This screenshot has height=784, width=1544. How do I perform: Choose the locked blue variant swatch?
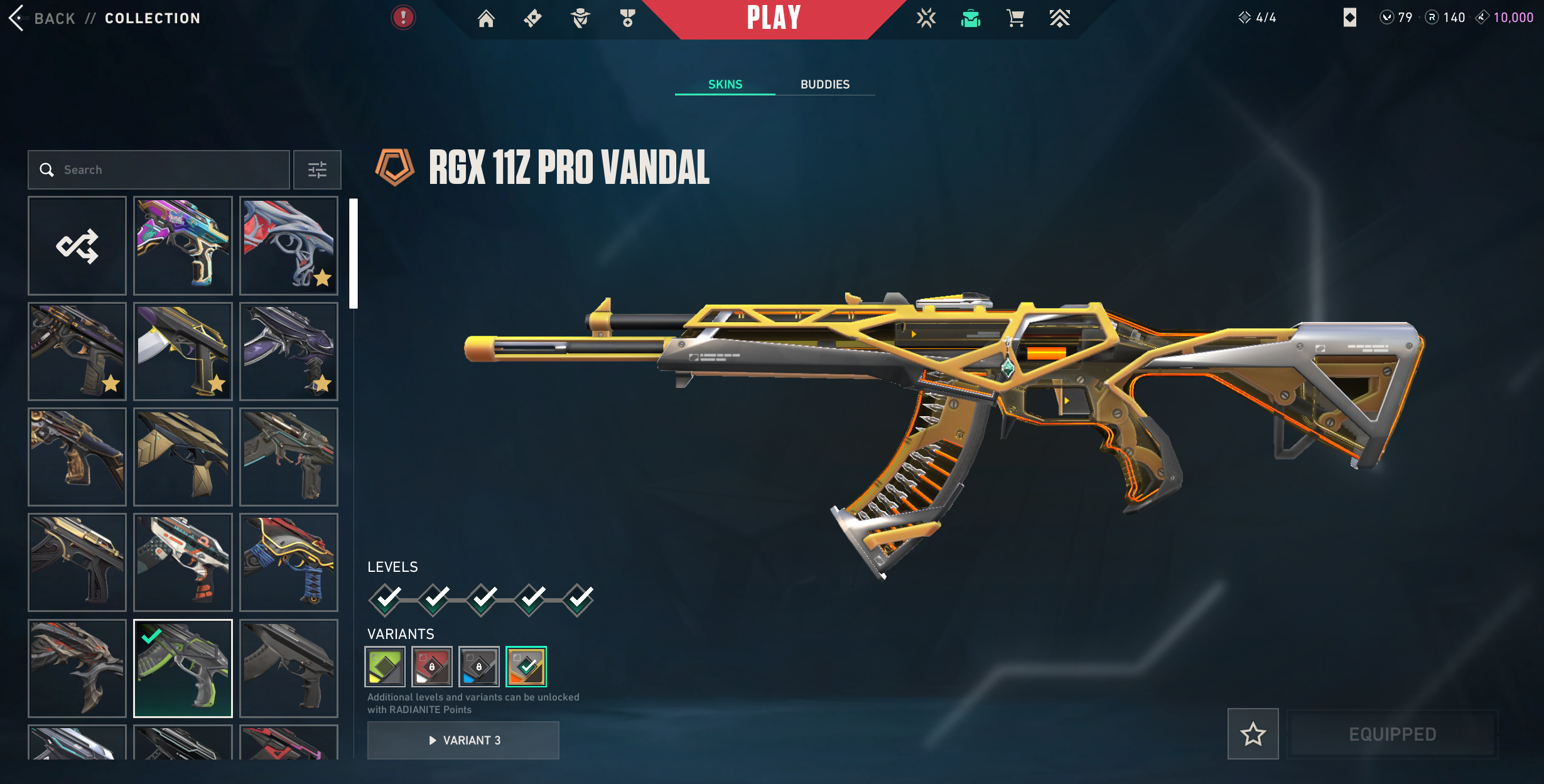[x=479, y=667]
